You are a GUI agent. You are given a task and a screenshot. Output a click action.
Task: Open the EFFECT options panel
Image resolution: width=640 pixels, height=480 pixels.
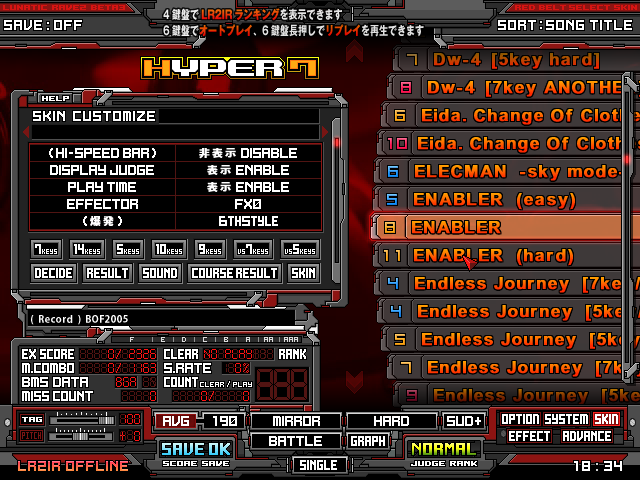point(530,436)
